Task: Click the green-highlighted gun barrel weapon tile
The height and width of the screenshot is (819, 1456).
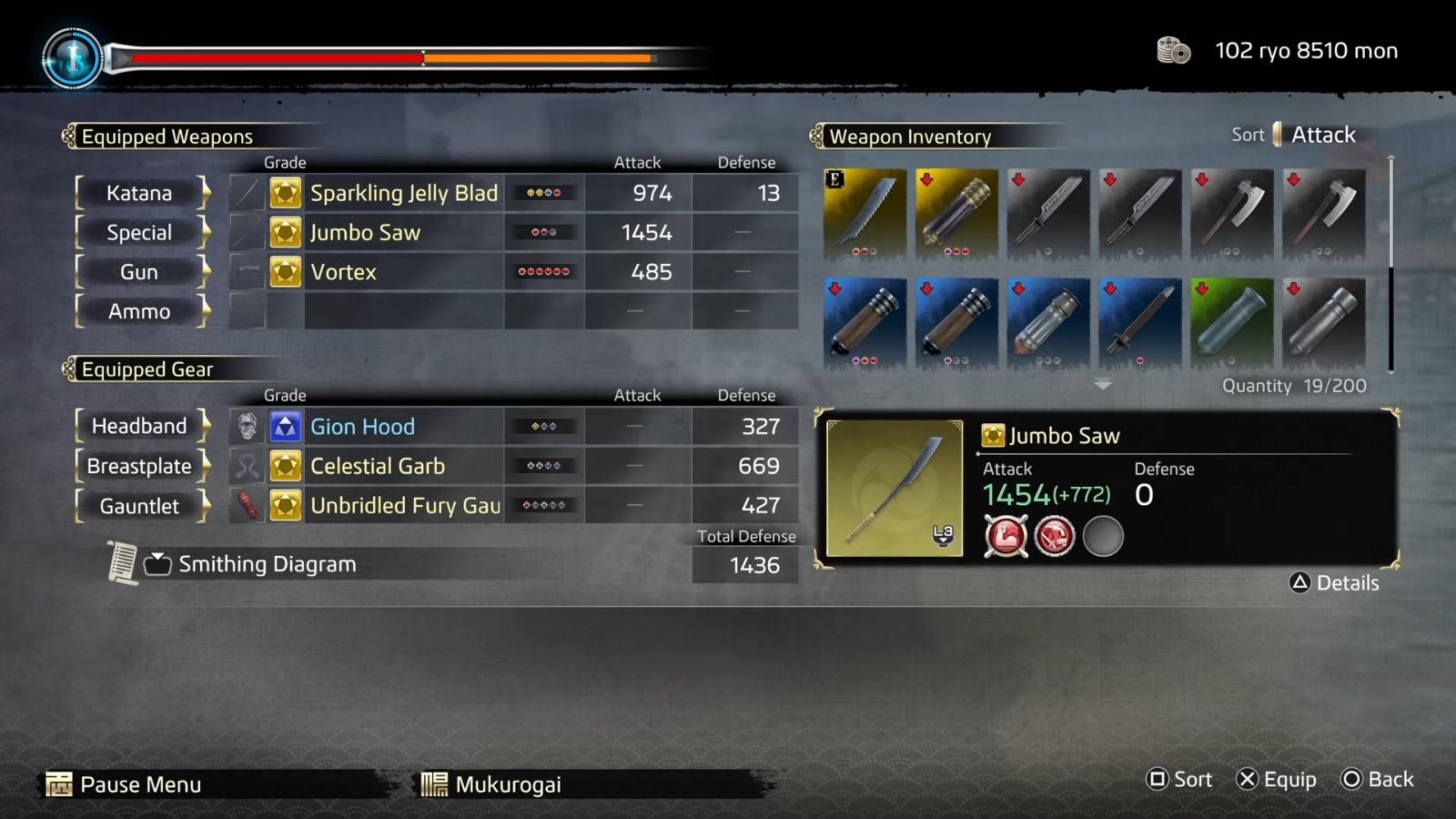Action: point(1232,323)
